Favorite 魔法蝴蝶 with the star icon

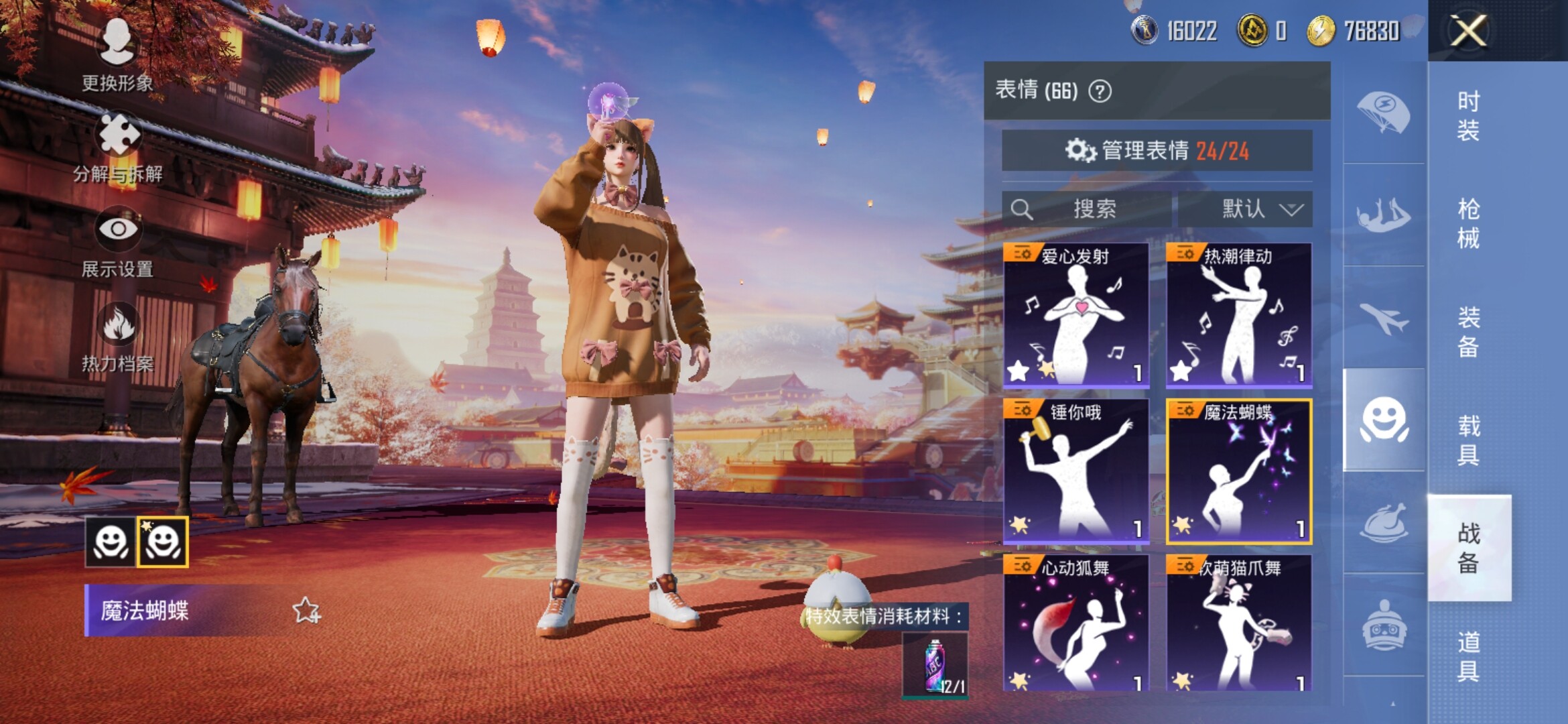pyautogui.click(x=306, y=611)
